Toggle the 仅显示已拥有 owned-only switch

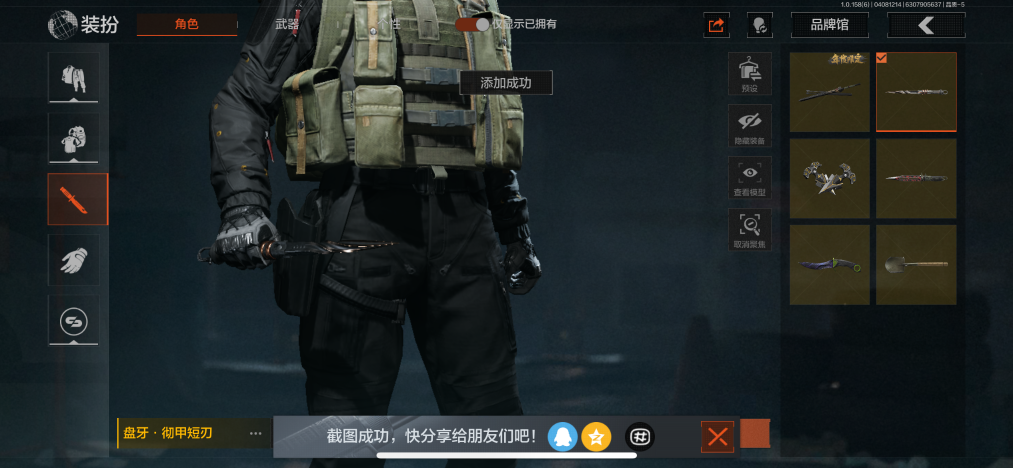(x=472, y=24)
